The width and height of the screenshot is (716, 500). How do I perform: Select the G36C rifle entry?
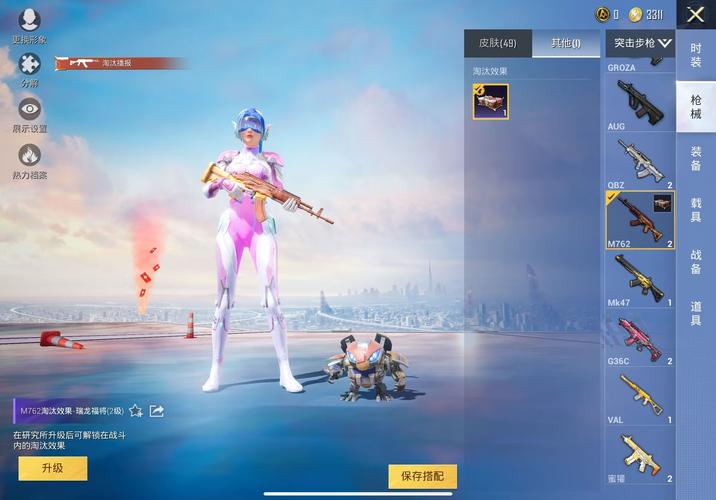click(640, 337)
